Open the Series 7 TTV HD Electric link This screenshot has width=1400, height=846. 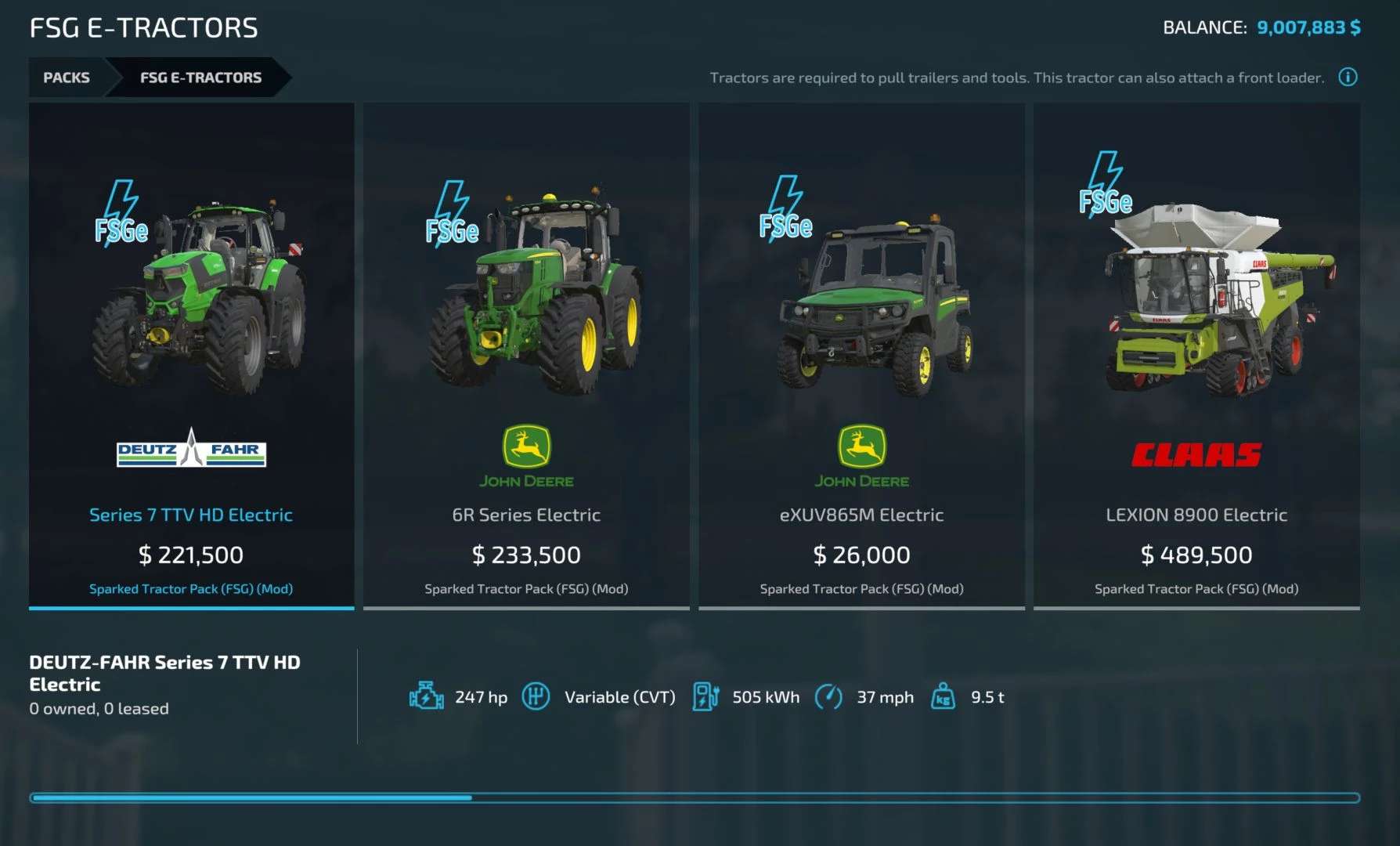click(192, 515)
